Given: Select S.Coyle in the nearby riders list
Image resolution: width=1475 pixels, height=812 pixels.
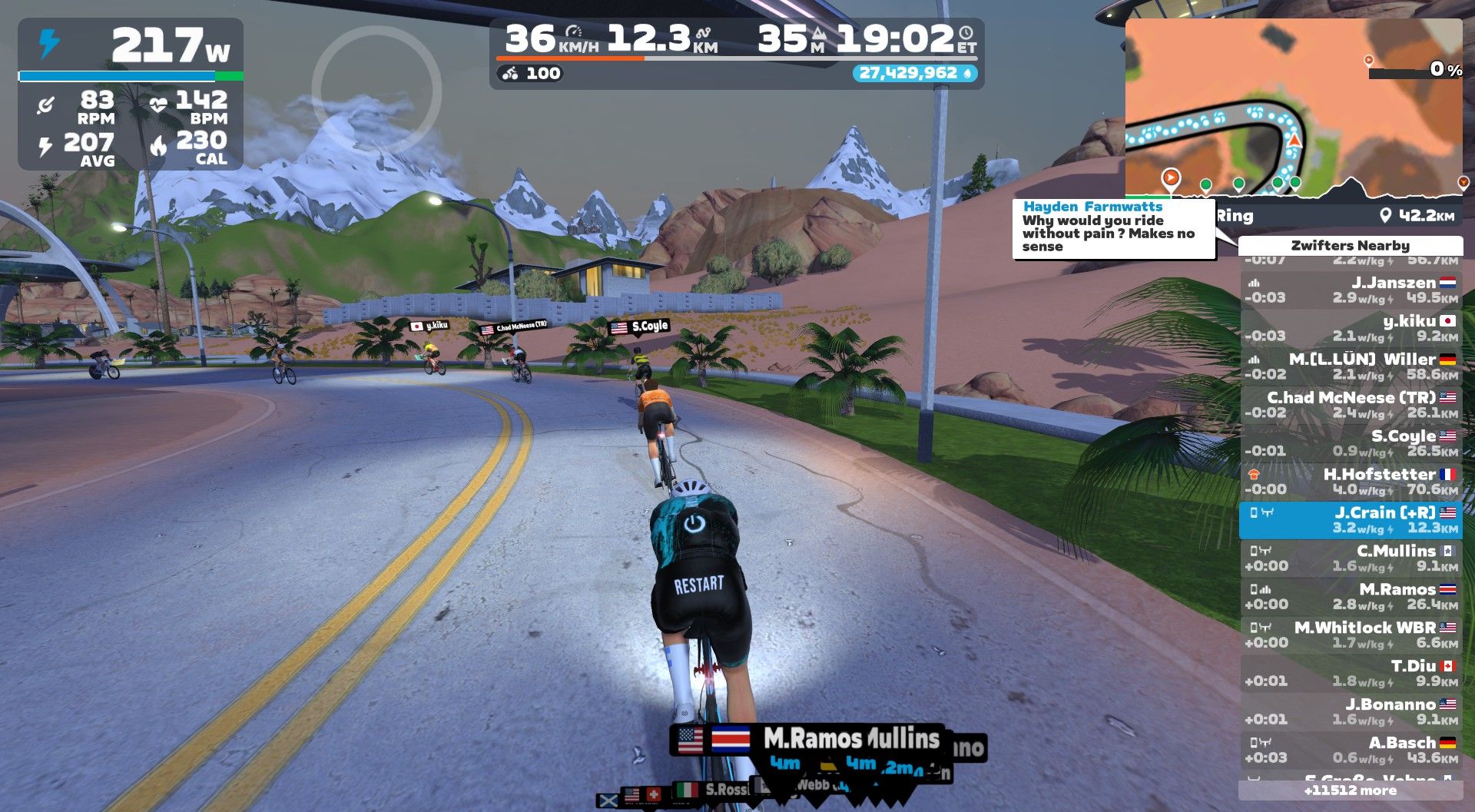Looking at the screenshot, I should click(x=1351, y=444).
